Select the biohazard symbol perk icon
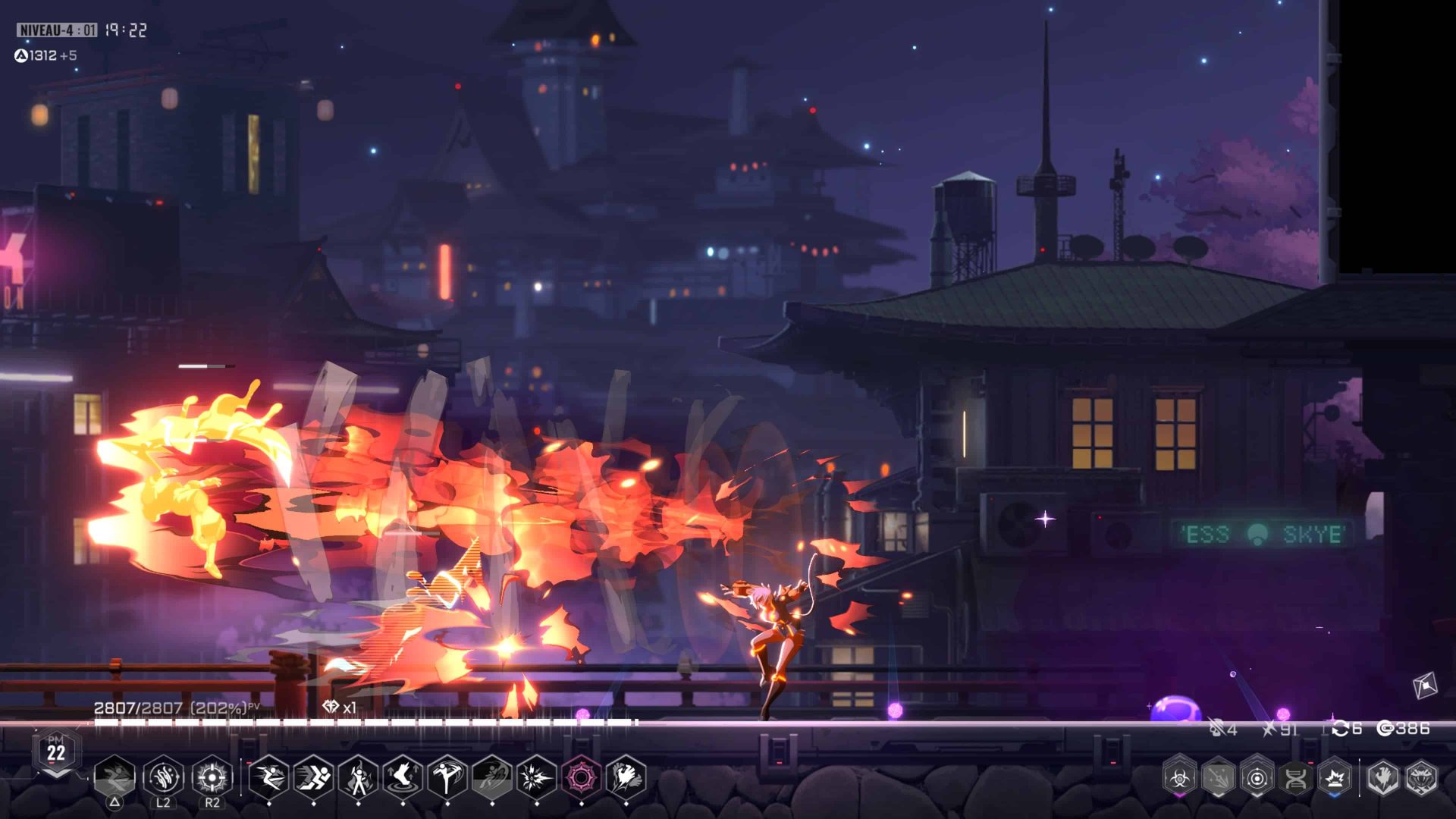Screen dimensions: 1456x819 point(1179,777)
